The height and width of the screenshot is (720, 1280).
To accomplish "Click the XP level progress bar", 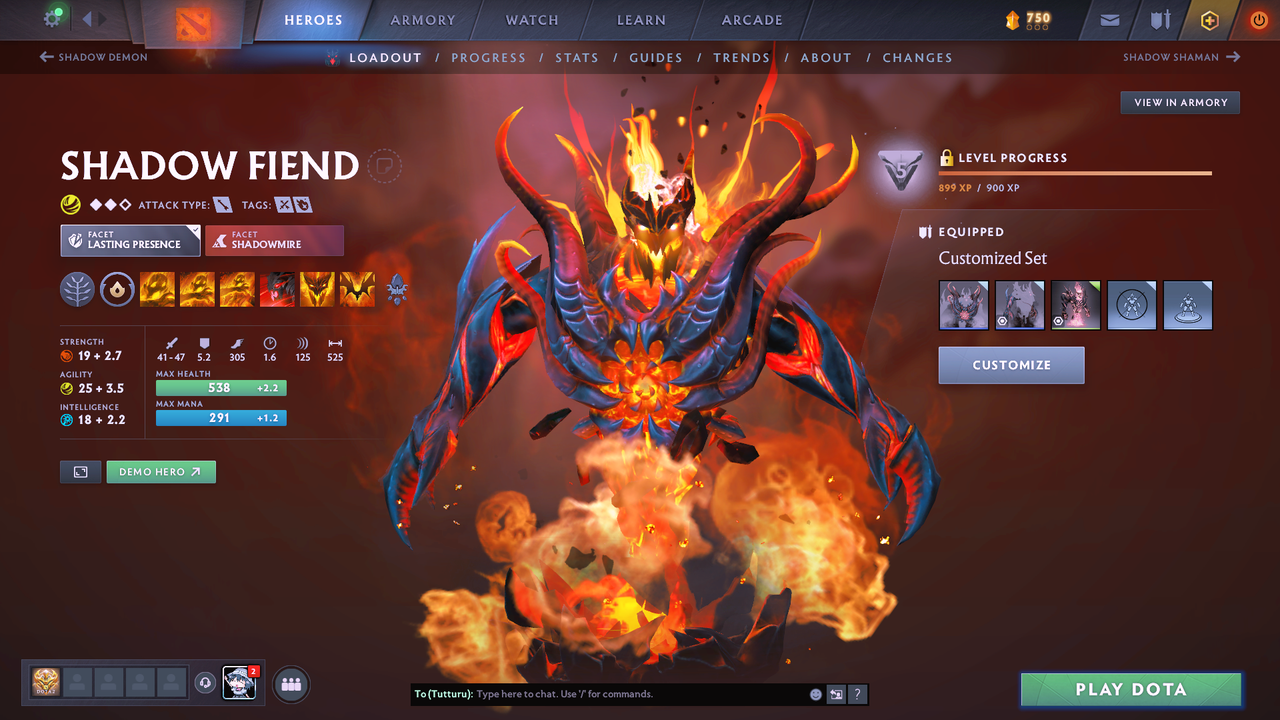I will pyautogui.click(x=1075, y=171).
